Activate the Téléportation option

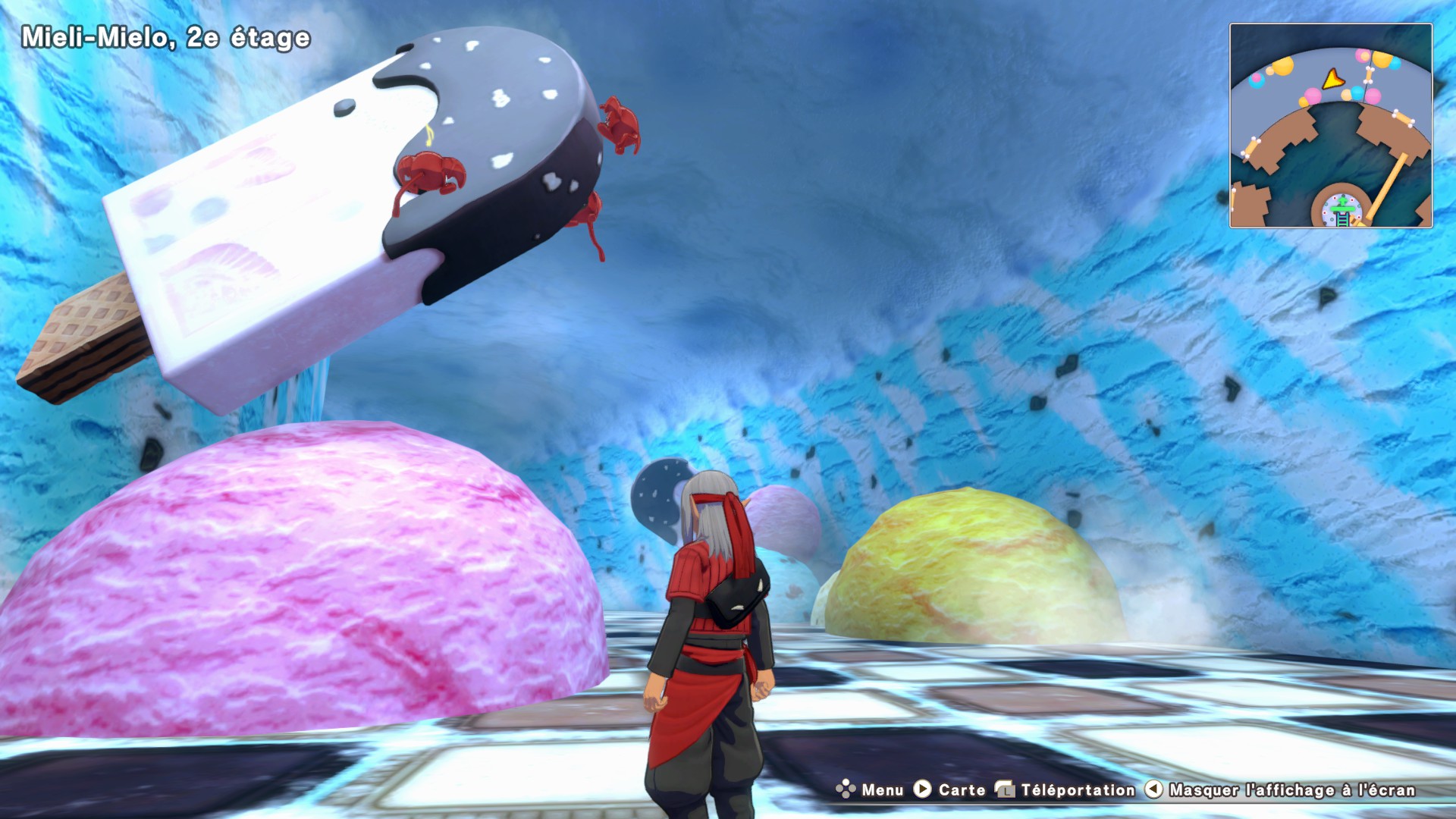(1065, 789)
